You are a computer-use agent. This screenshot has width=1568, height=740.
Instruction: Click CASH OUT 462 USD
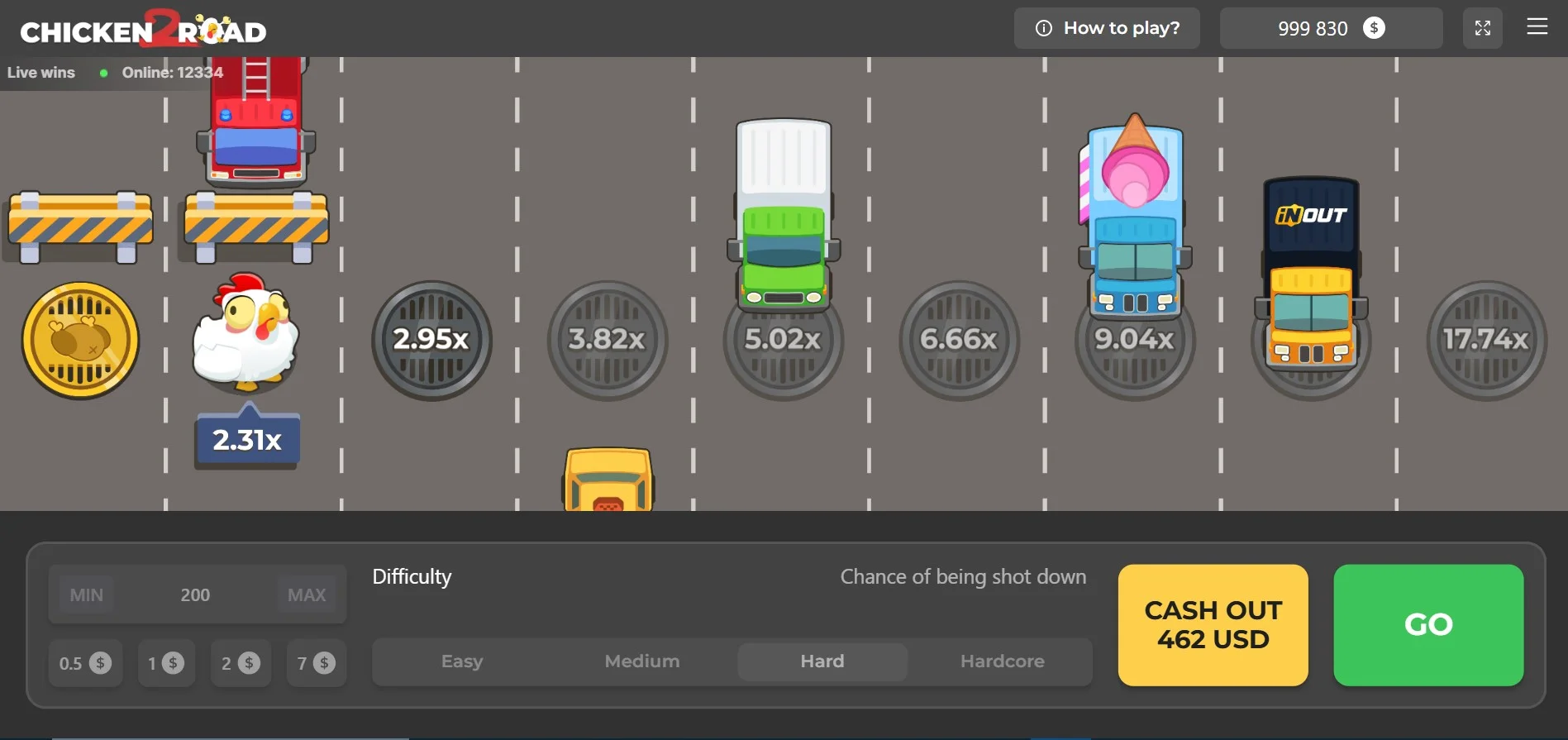pos(1212,625)
